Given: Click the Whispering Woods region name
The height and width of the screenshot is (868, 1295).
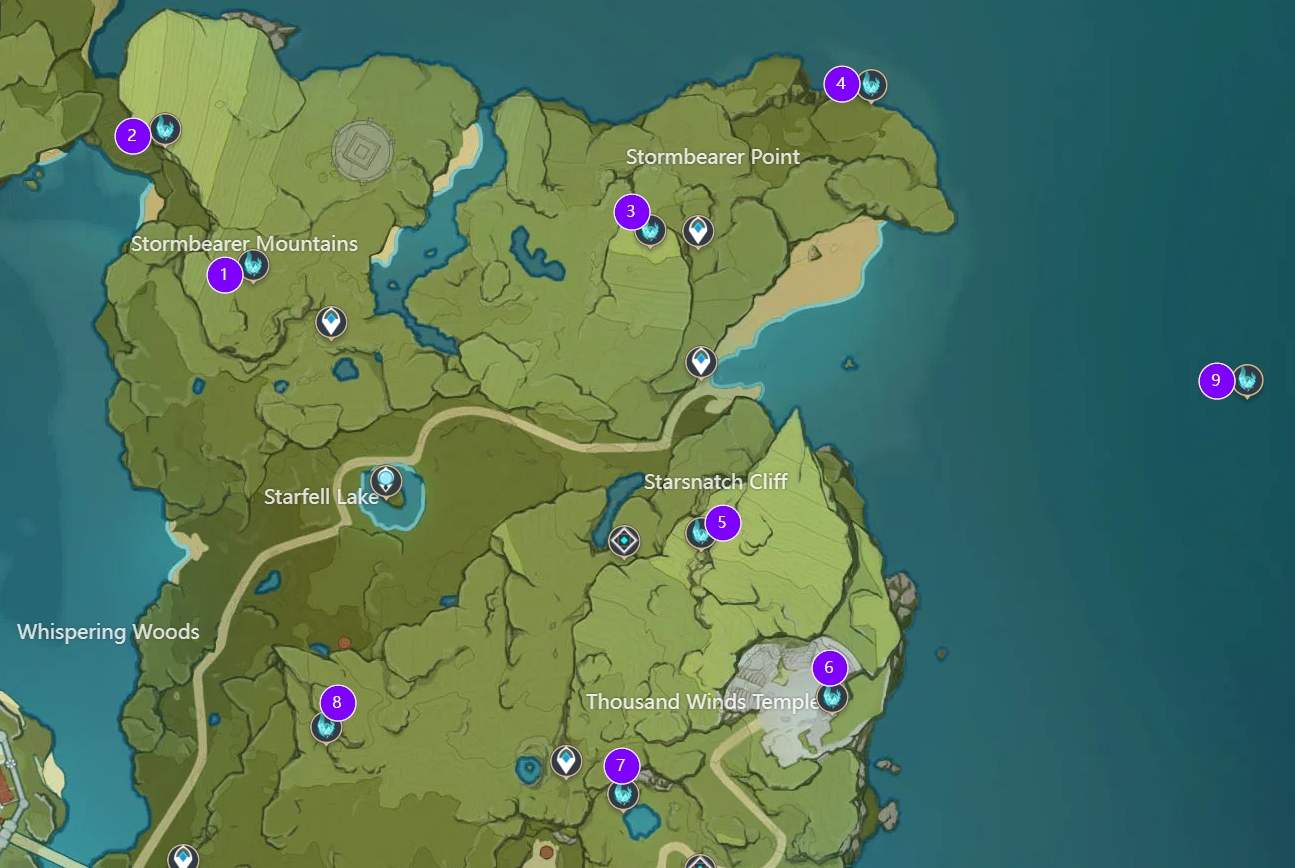Looking at the screenshot, I should coord(109,632).
